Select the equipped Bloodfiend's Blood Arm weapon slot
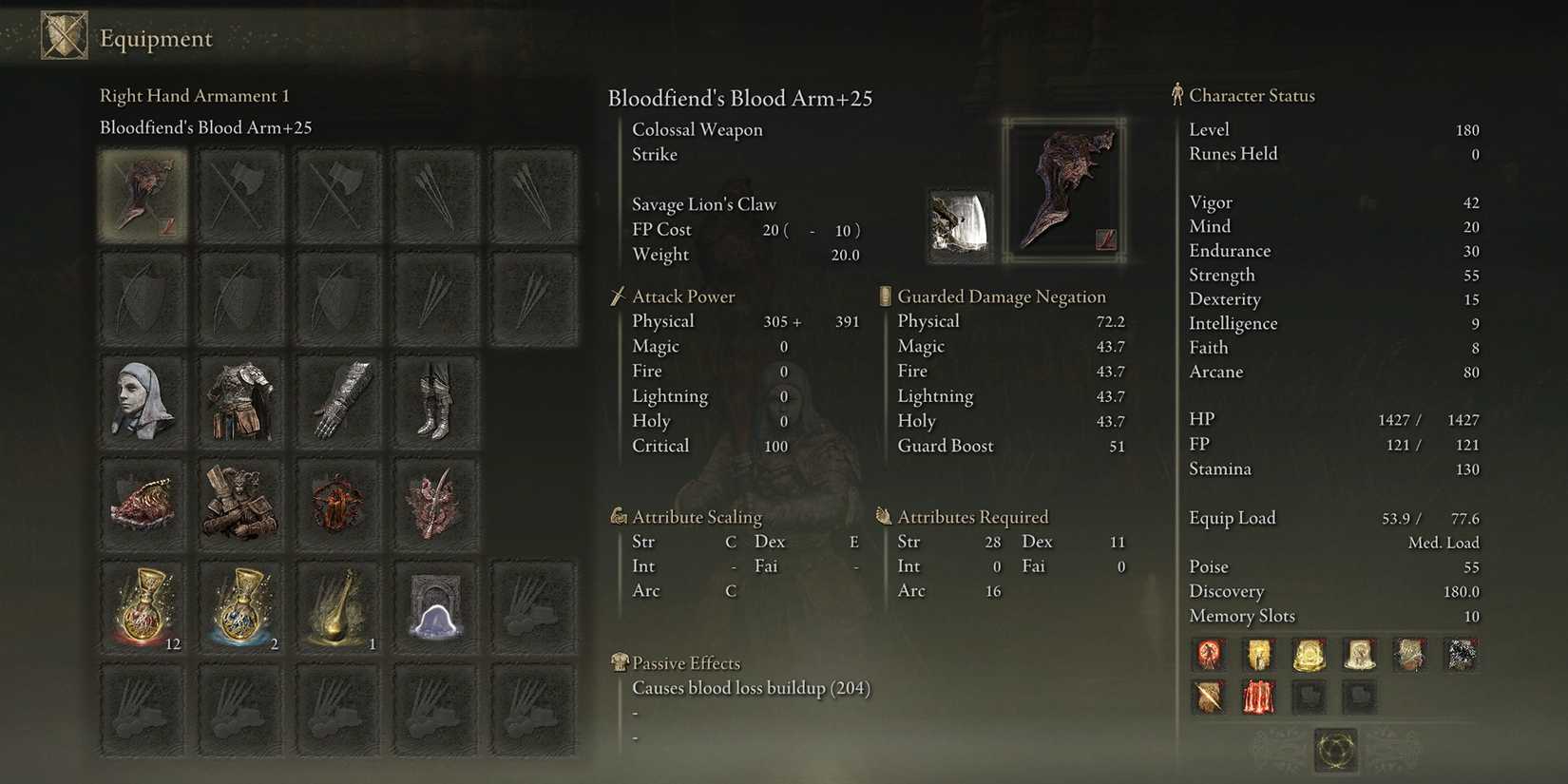 pos(143,195)
